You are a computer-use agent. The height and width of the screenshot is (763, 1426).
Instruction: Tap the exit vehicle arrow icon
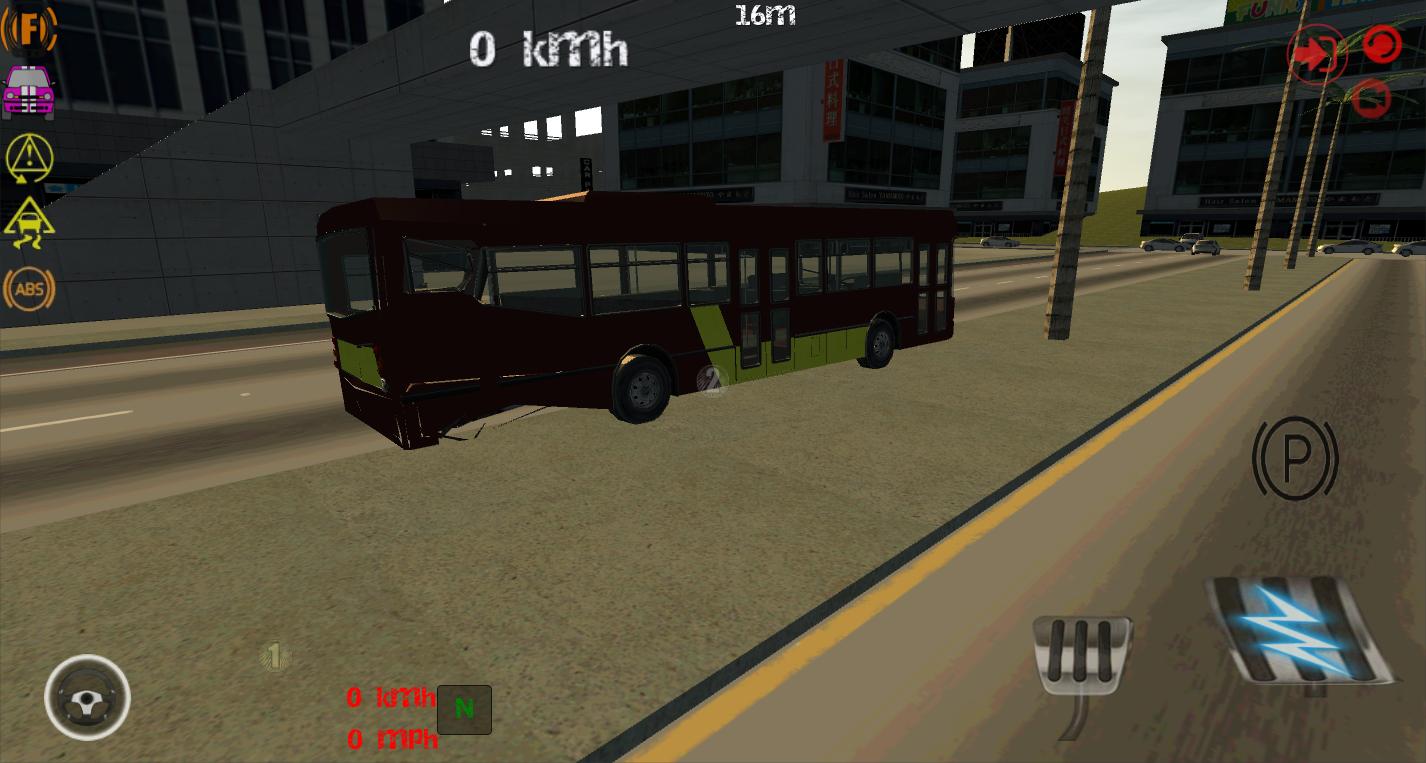(1317, 54)
